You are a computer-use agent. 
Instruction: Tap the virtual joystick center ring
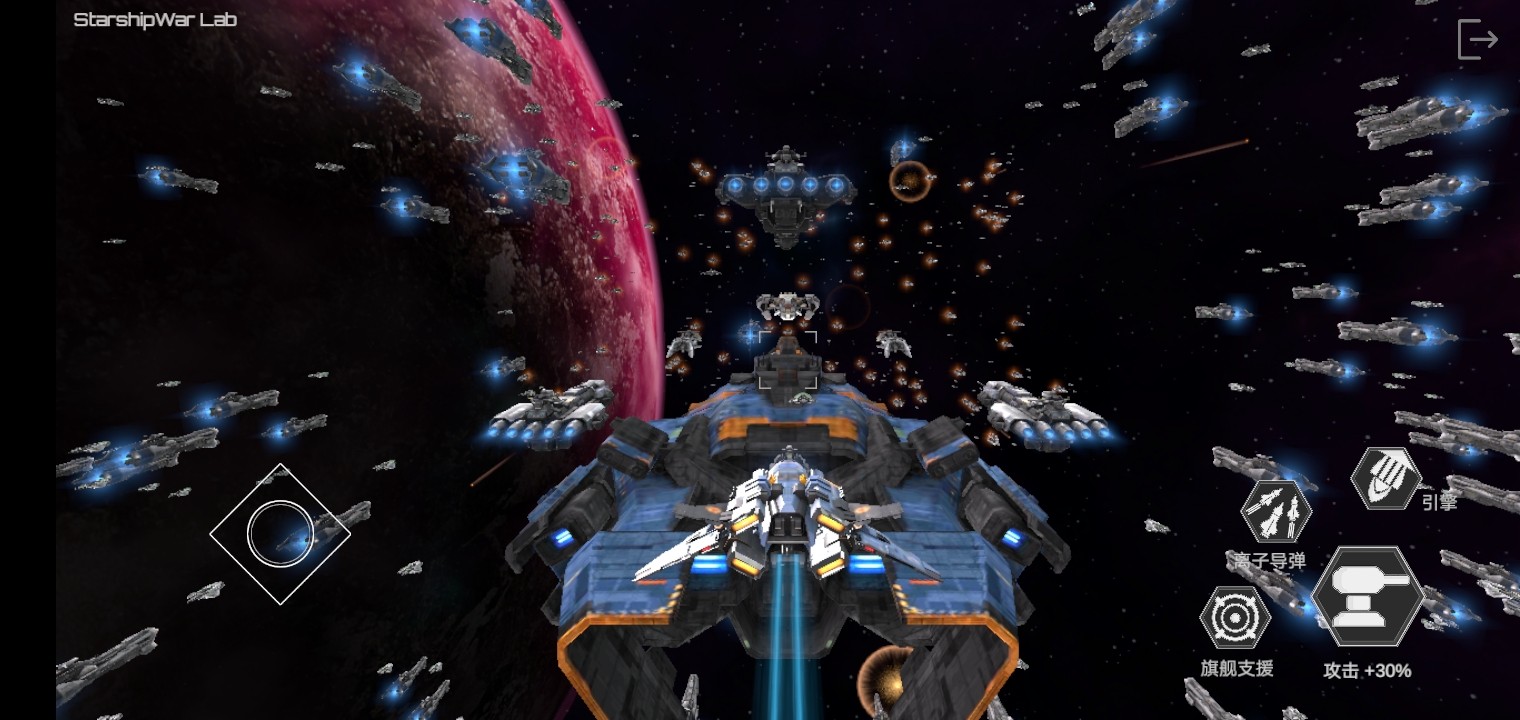tap(280, 534)
